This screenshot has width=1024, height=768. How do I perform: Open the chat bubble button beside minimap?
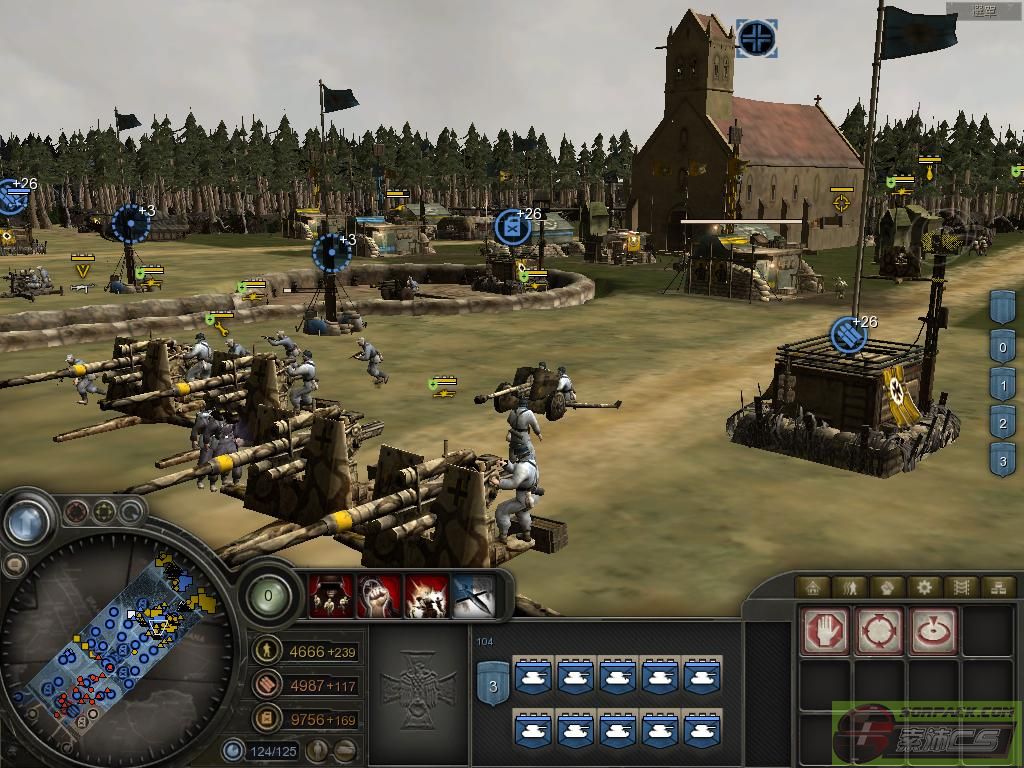point(14,565)
